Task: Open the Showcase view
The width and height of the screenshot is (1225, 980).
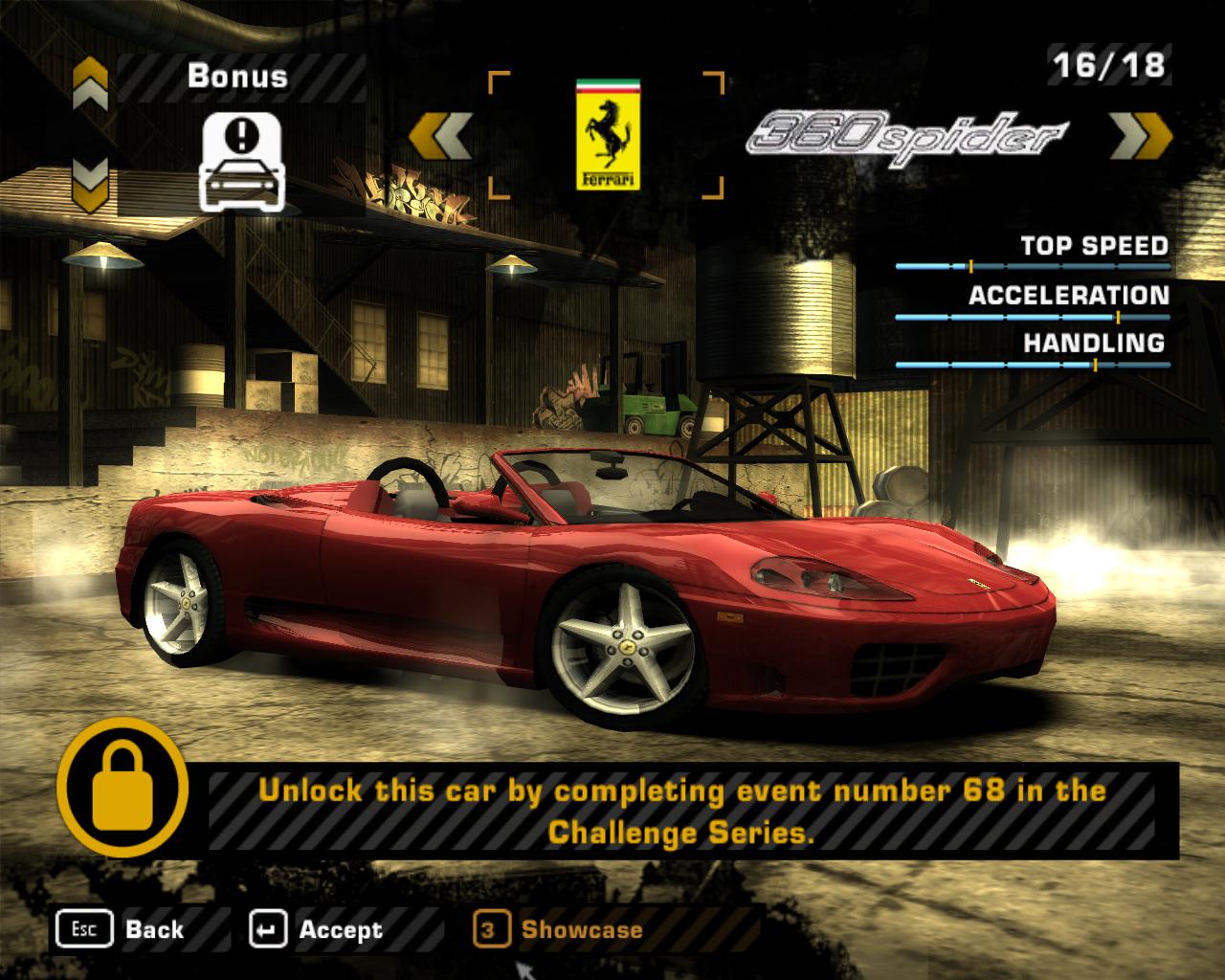Action: pyautogui.click(x=560, y=929)
